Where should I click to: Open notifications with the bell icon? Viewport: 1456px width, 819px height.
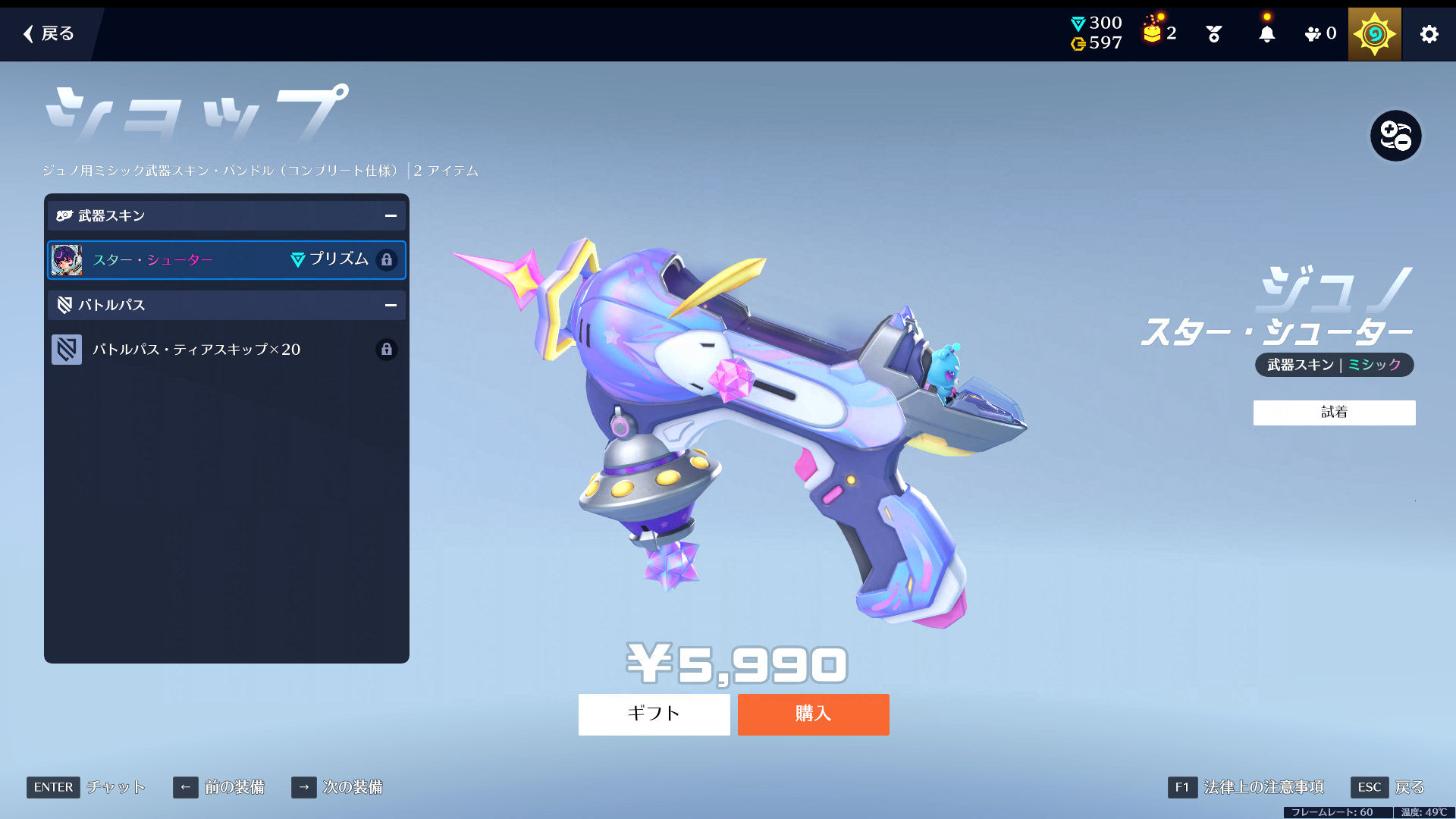click(1266, 34)
